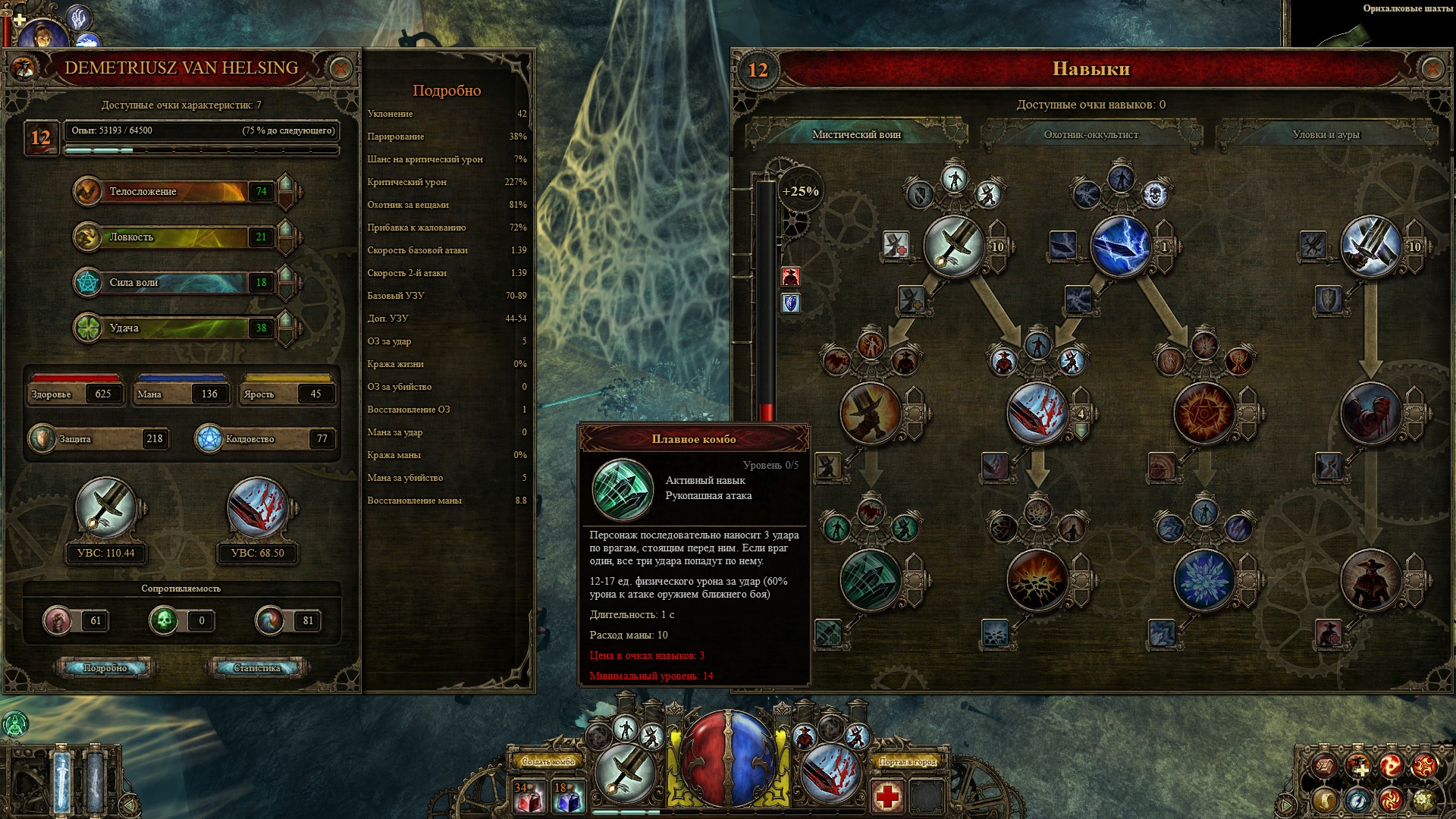The width and height of the screenshot is (1456, 819).
Task: Use the red health potion slot
Action: pos(529,797)
